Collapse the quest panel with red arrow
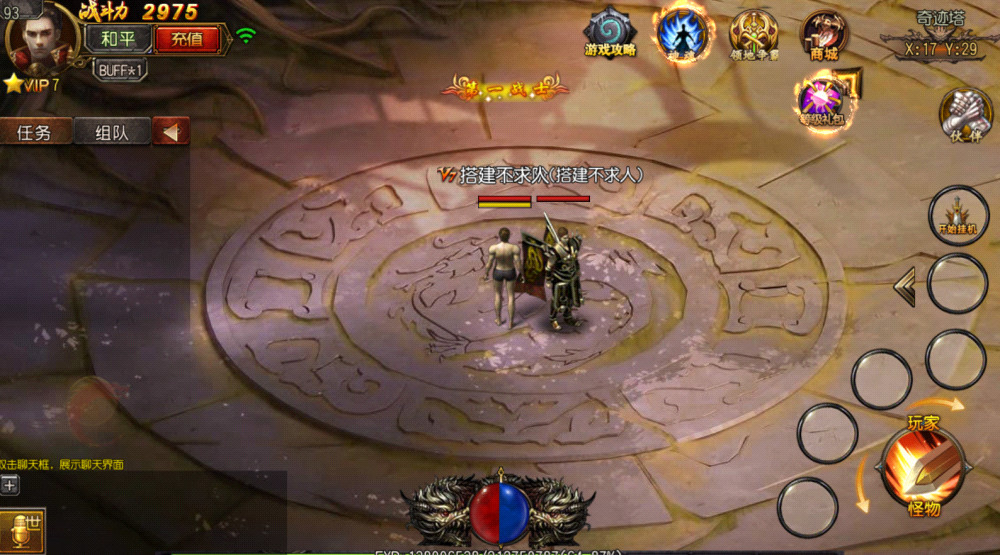Image resolution: width=1000 pixels, height=555 pixels. pyautogui.click(x=171, y=132)
